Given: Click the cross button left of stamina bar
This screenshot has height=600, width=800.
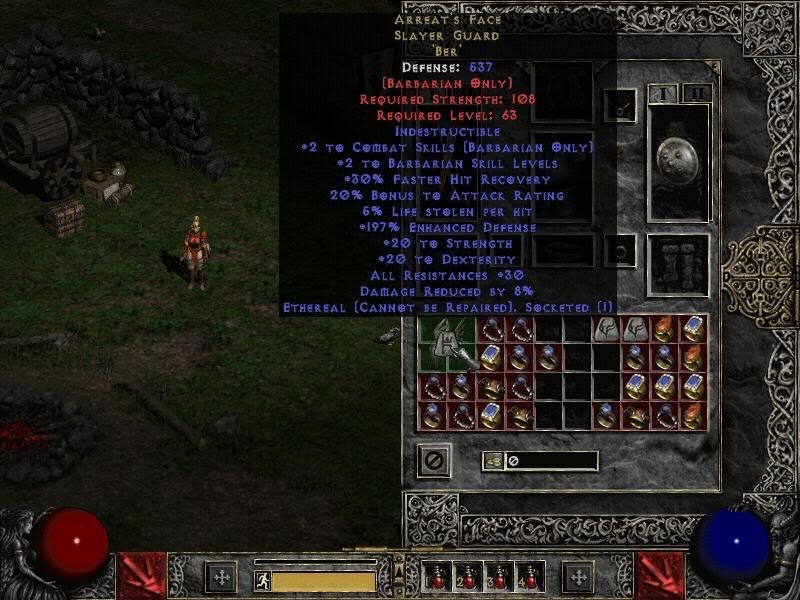Looking at the screenshot, I should pyautogui.click(x=221, y=577).
